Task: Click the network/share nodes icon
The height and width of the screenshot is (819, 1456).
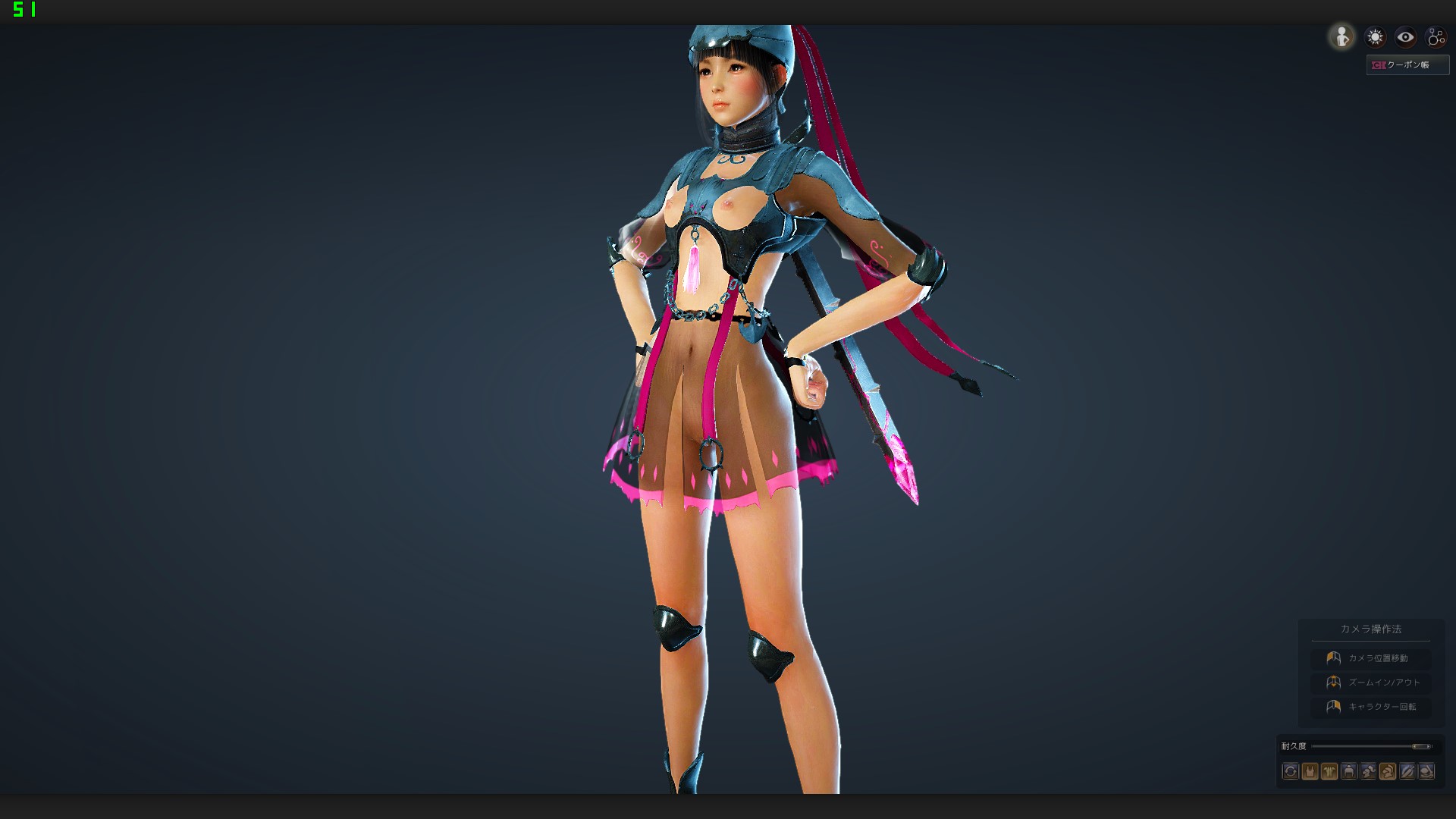Action: tap(1437, 36)
